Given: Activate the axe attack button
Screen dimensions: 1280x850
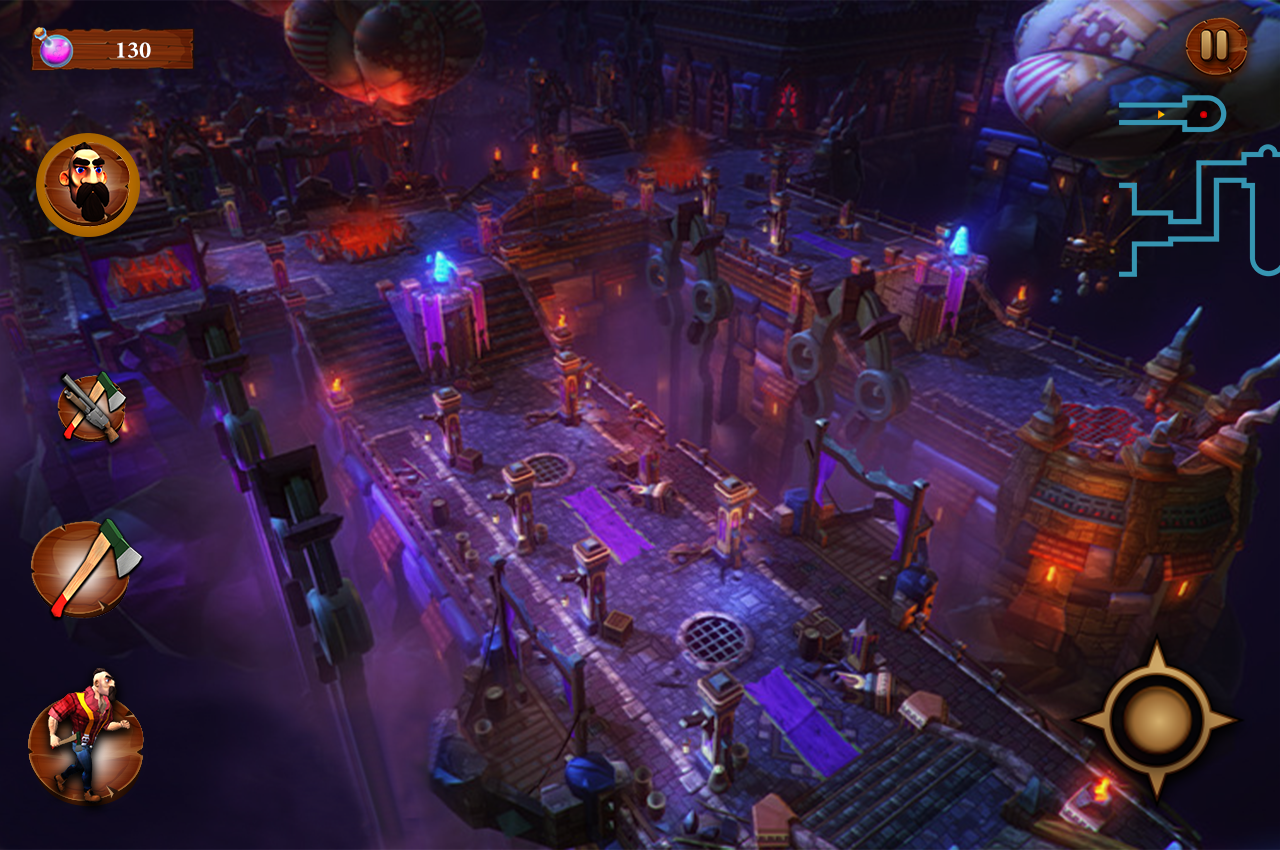Looking at the screenshot, I should click(x=84, y=568).
